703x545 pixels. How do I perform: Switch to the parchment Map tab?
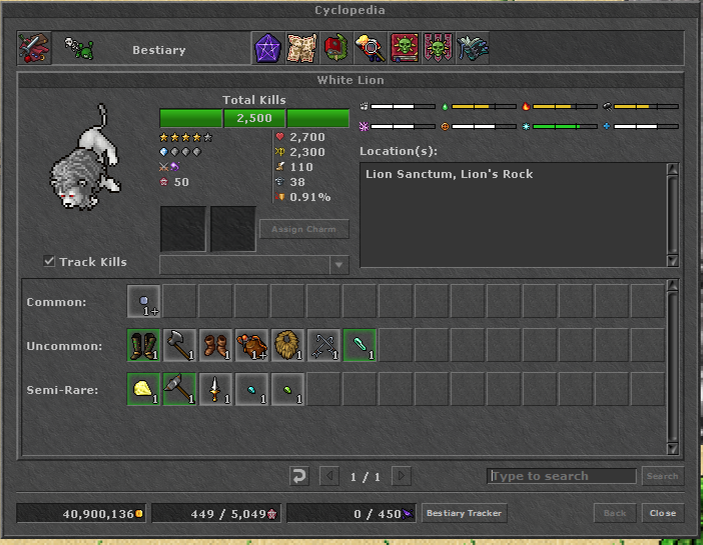[301, 48]
